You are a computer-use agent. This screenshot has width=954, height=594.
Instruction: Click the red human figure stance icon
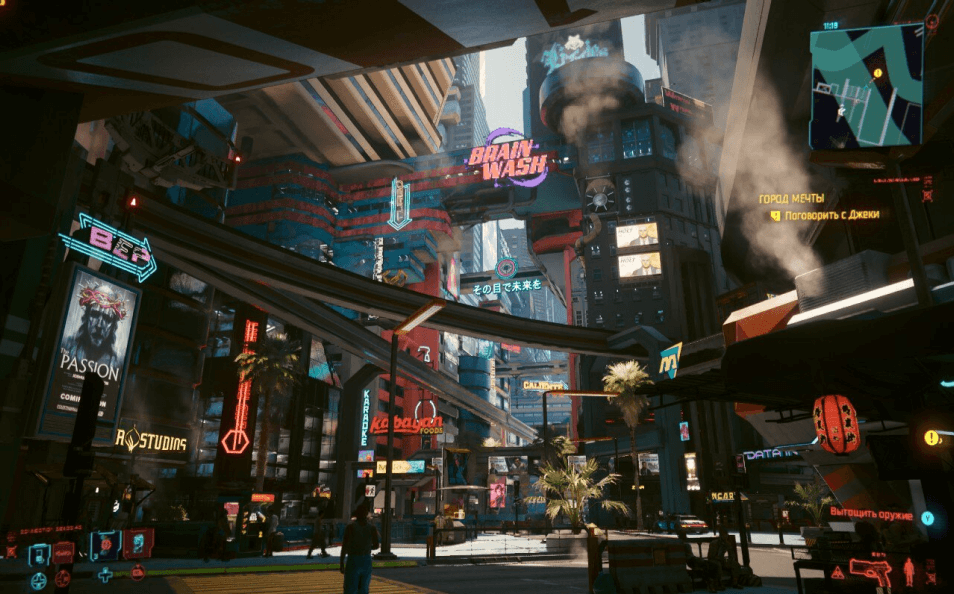909,572
